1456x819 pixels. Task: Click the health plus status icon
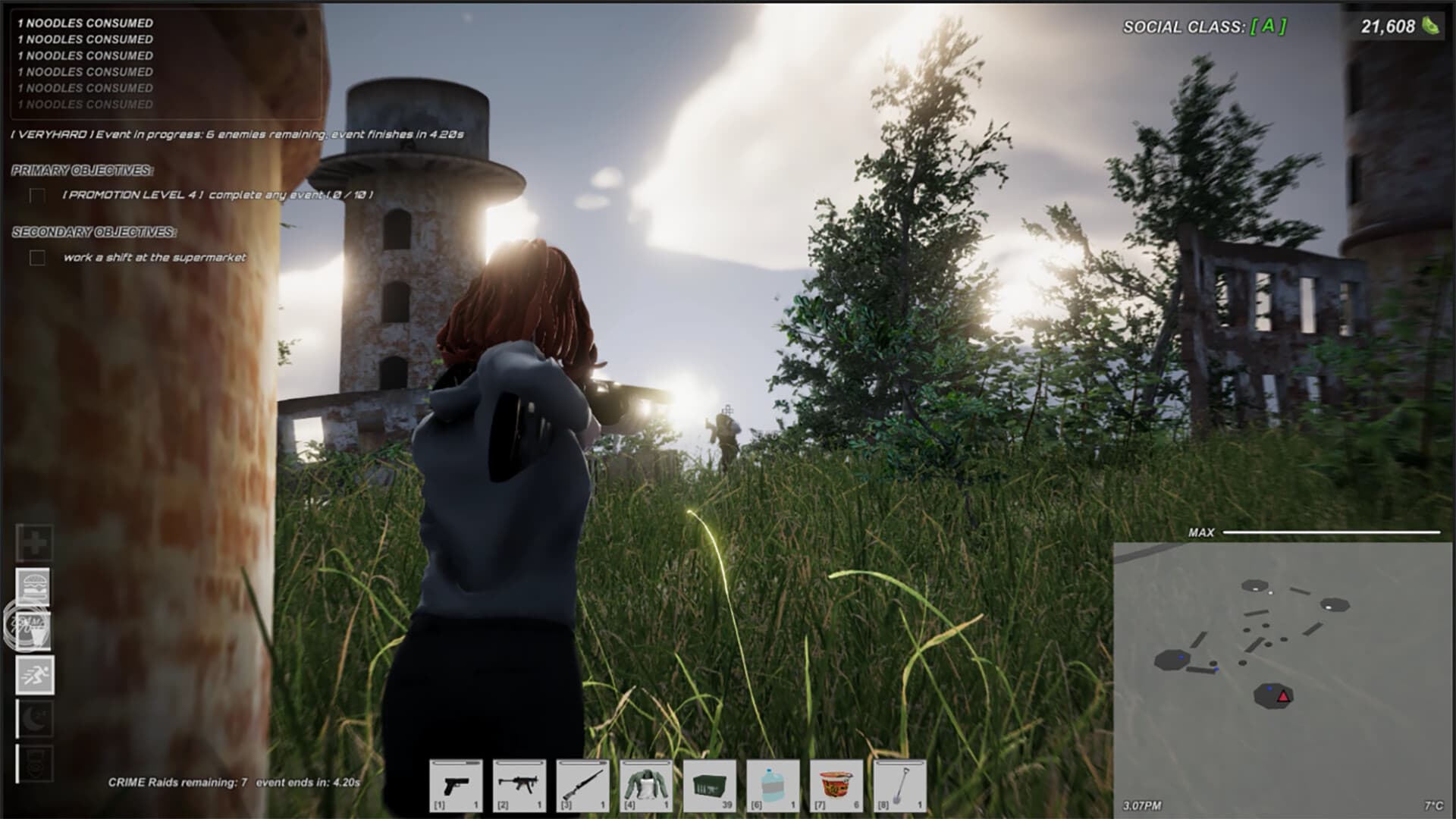click(x=35, y=543)
